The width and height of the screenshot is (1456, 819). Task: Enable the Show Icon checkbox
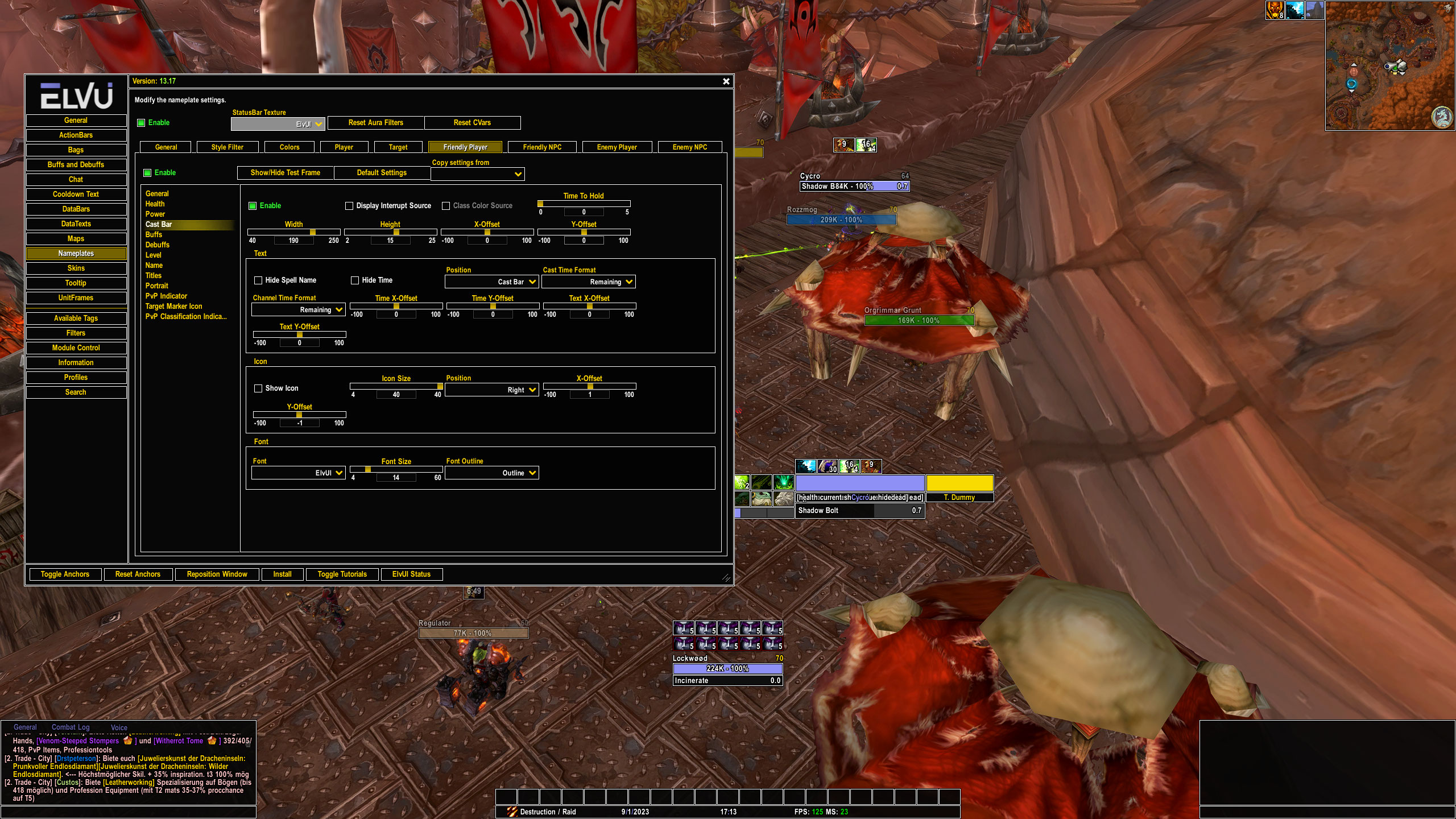pyautogui.click(x=258, y=388)
